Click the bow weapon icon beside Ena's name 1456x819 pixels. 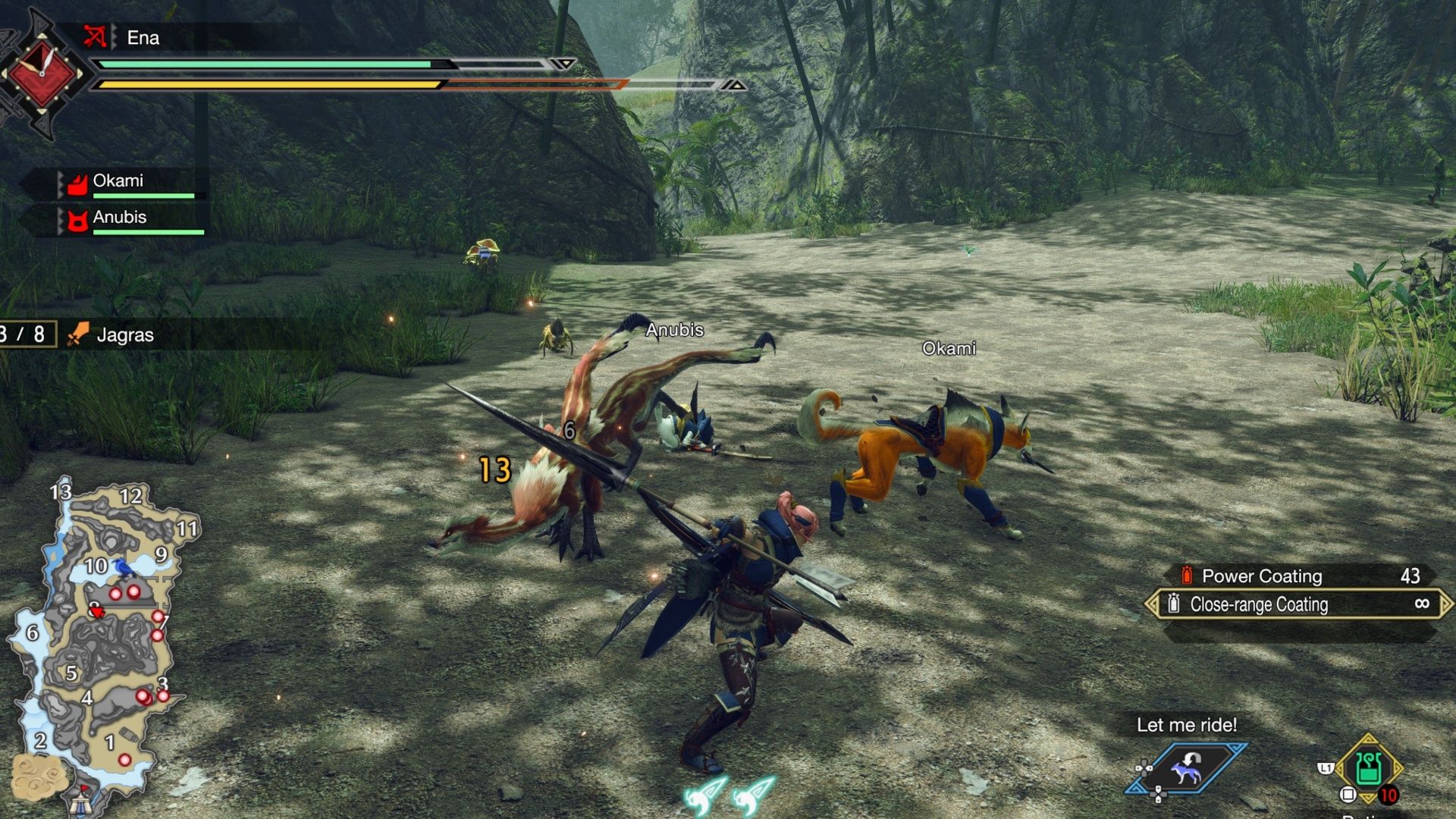point(96,37)
